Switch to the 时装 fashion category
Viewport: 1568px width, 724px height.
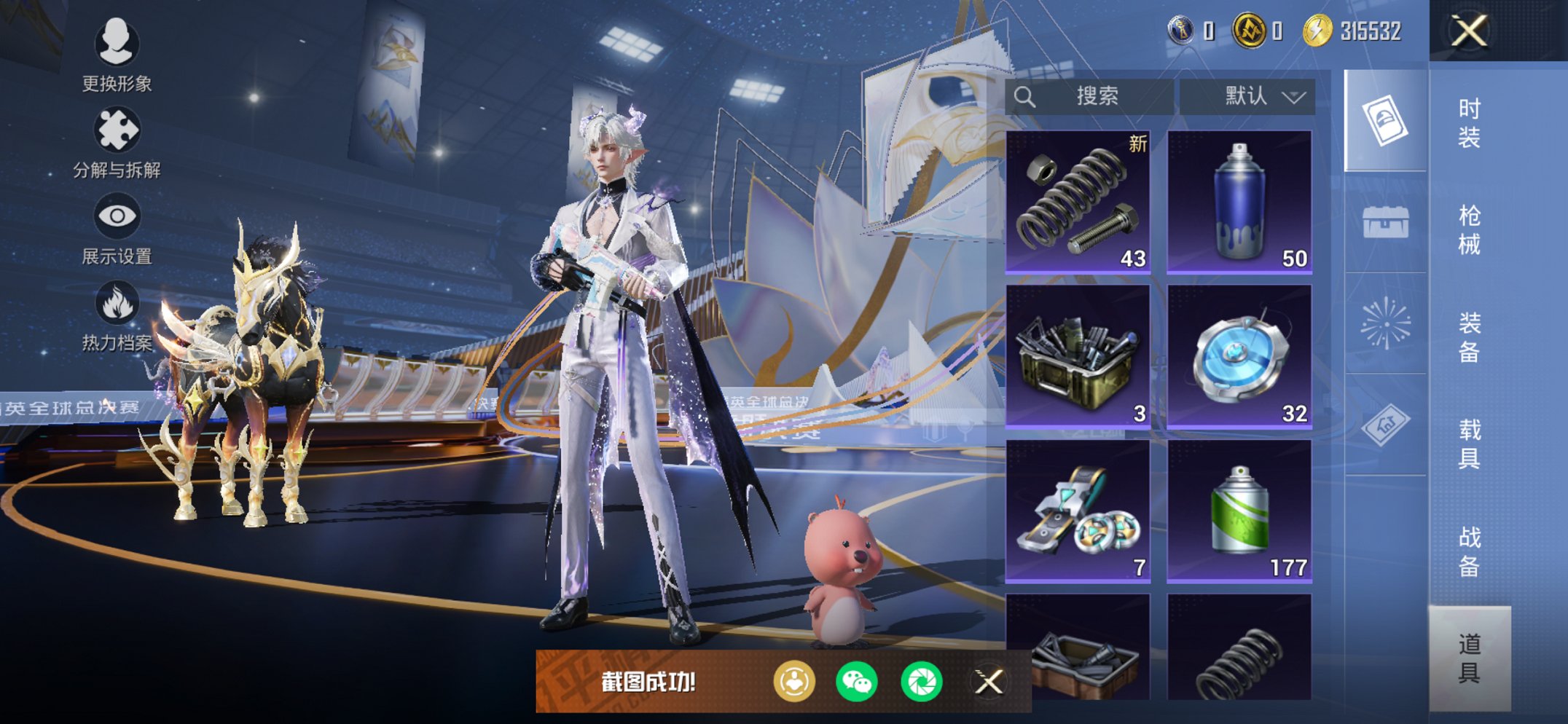1469,122
